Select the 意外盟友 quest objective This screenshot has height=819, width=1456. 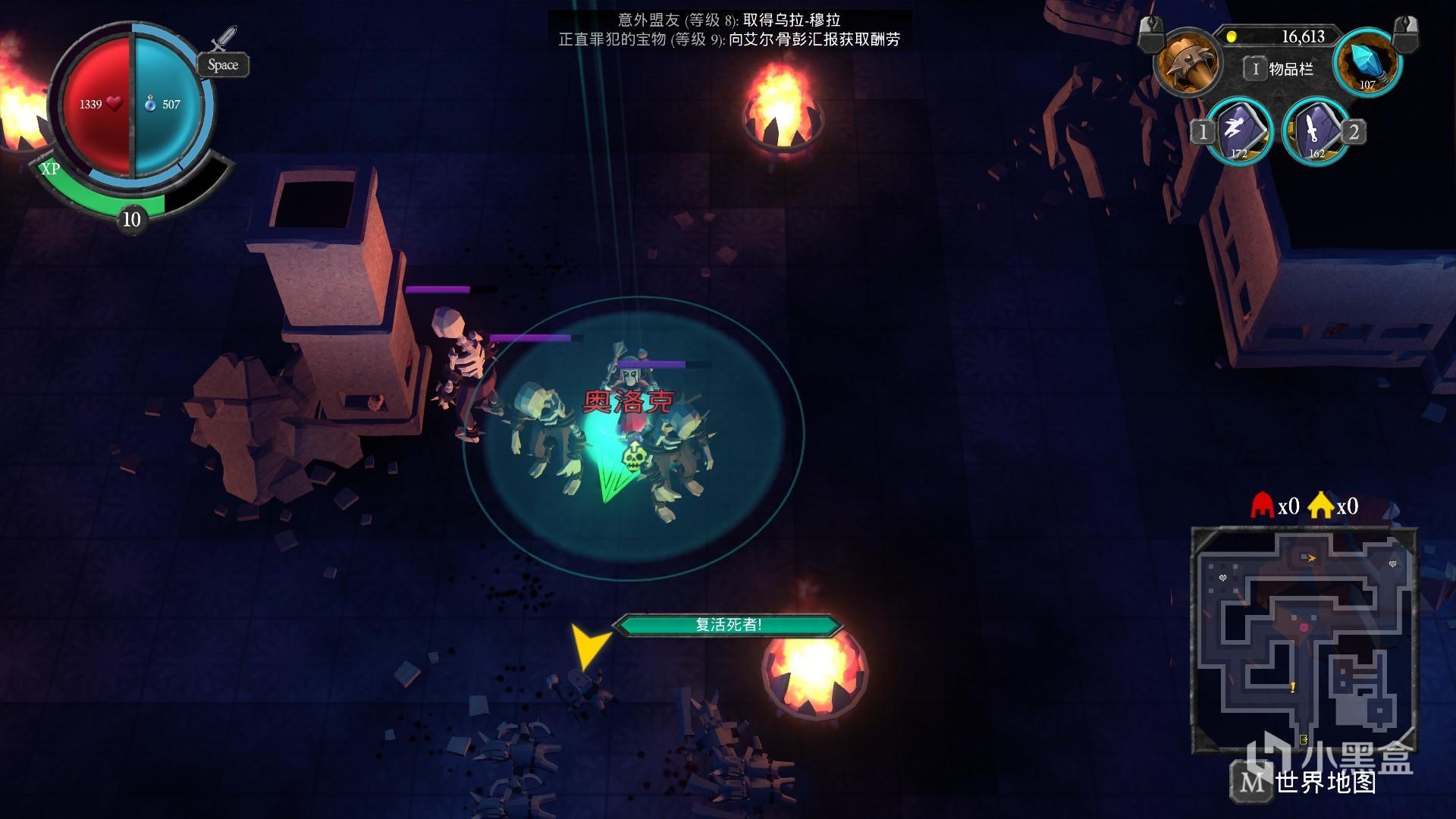[729, 20]
